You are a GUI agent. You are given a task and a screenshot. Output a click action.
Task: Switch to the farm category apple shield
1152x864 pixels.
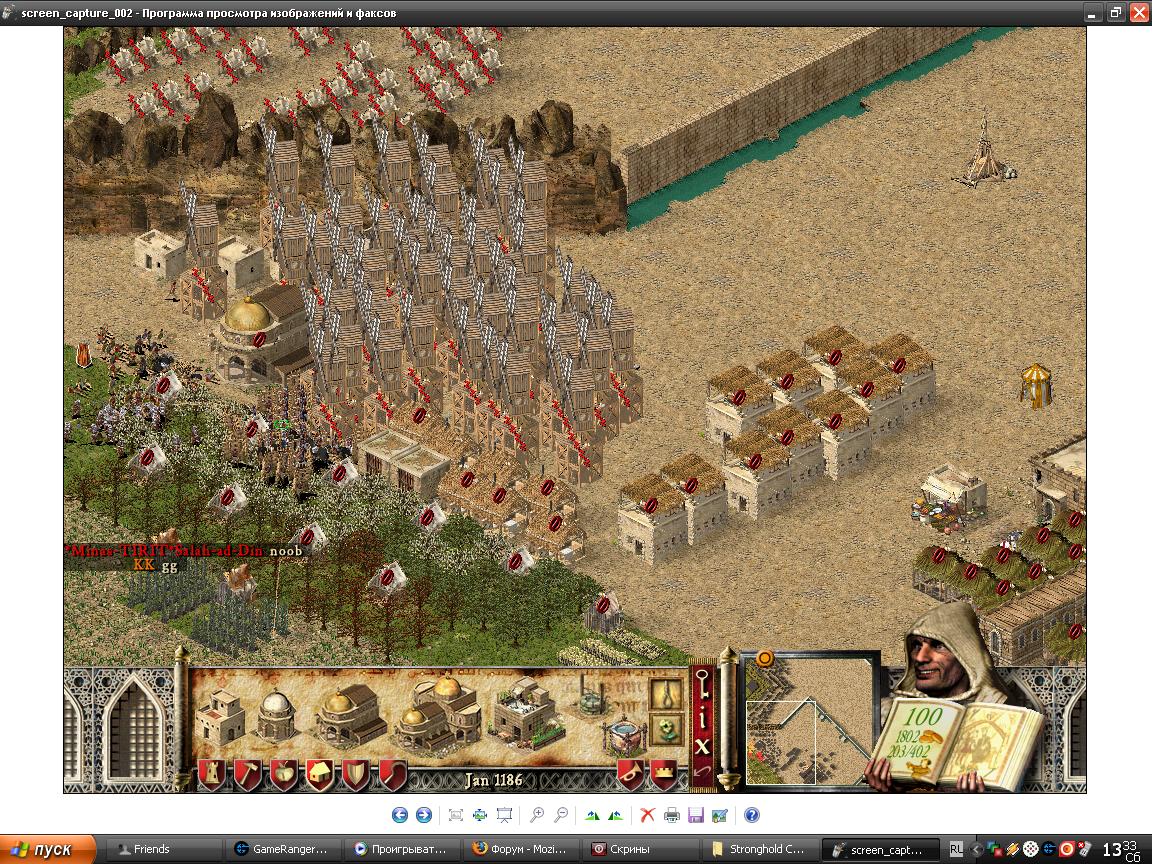pyautogui.click(x=284, y=775)
